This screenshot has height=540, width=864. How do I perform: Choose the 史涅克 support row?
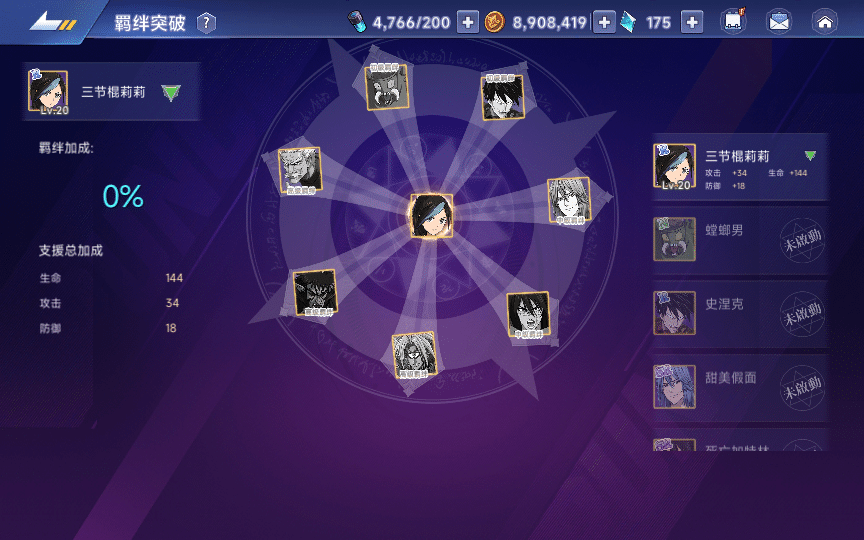pos(715,314)
